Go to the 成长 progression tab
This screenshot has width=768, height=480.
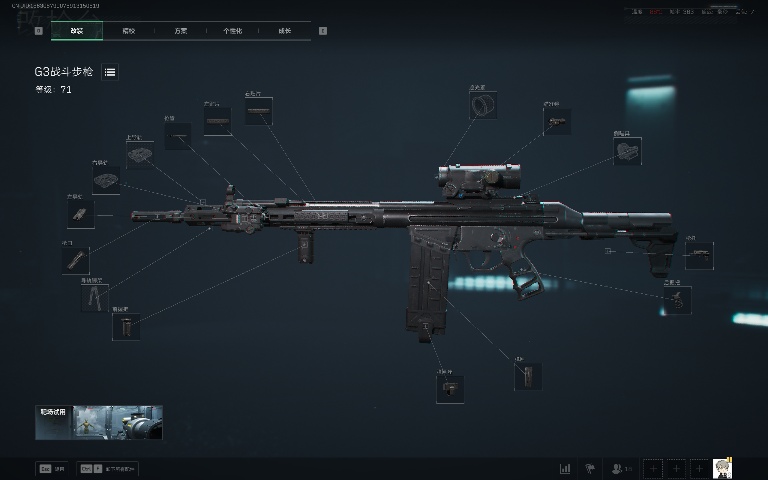(284, 31)
